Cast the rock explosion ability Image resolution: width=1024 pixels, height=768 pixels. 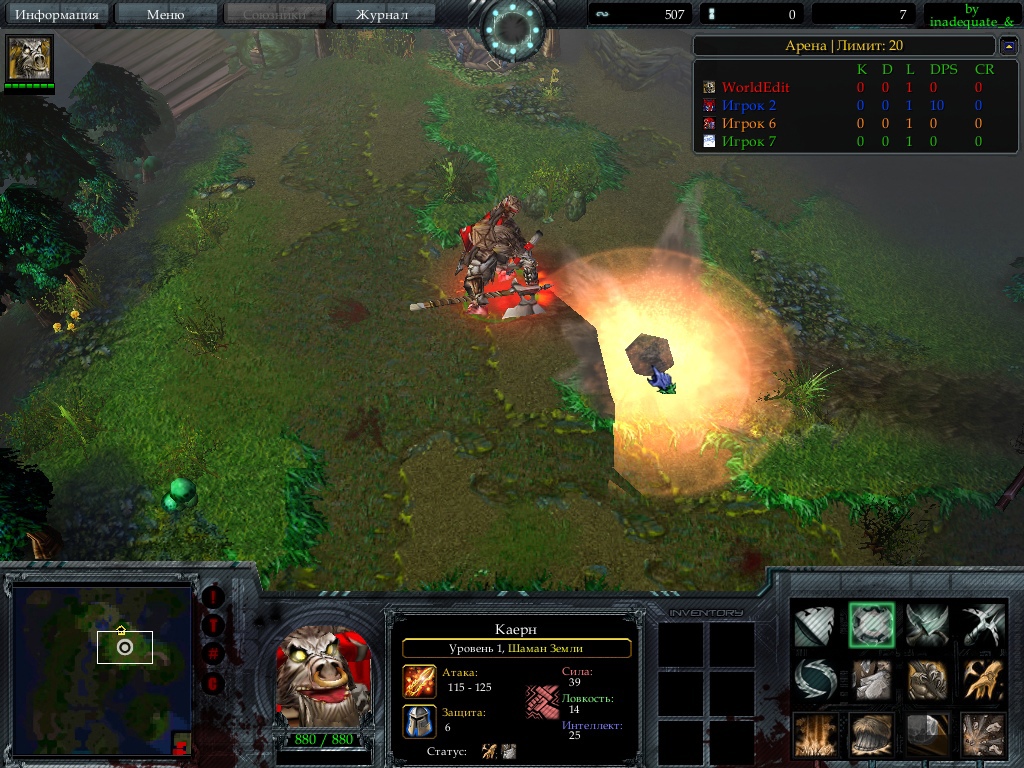(983, 735)
